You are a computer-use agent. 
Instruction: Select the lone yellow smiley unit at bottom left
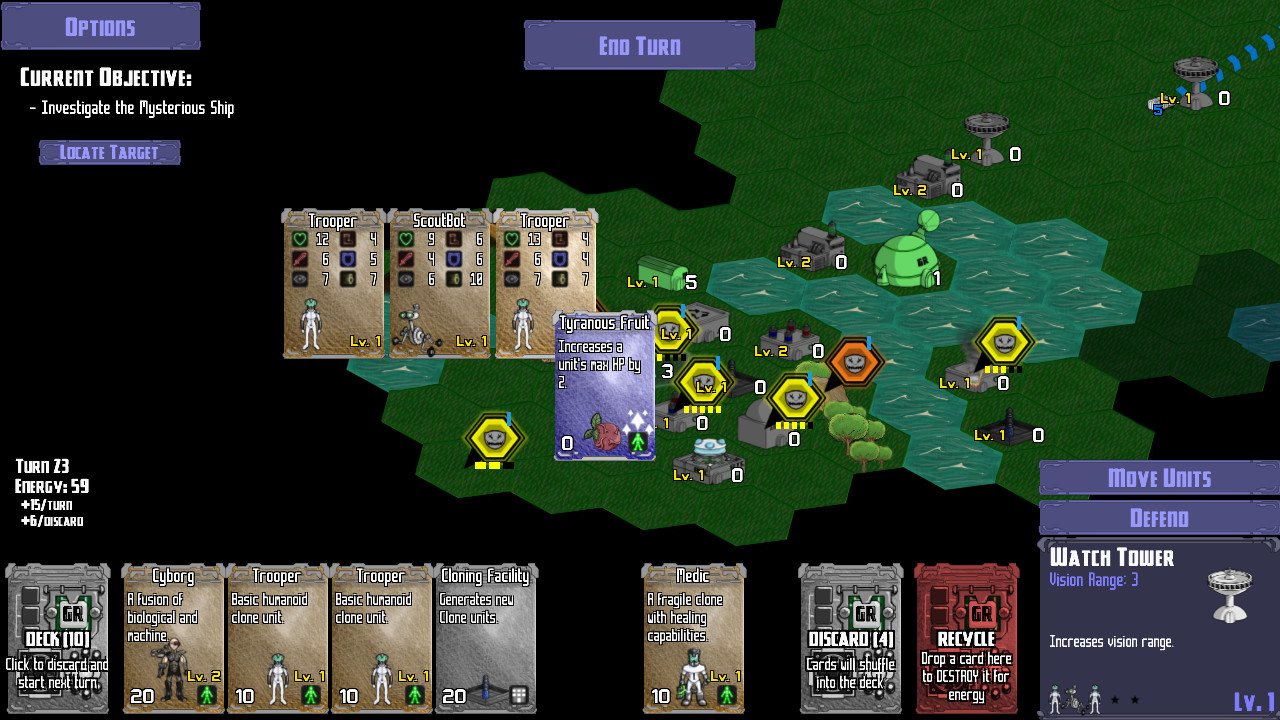[x=494, y=437]
